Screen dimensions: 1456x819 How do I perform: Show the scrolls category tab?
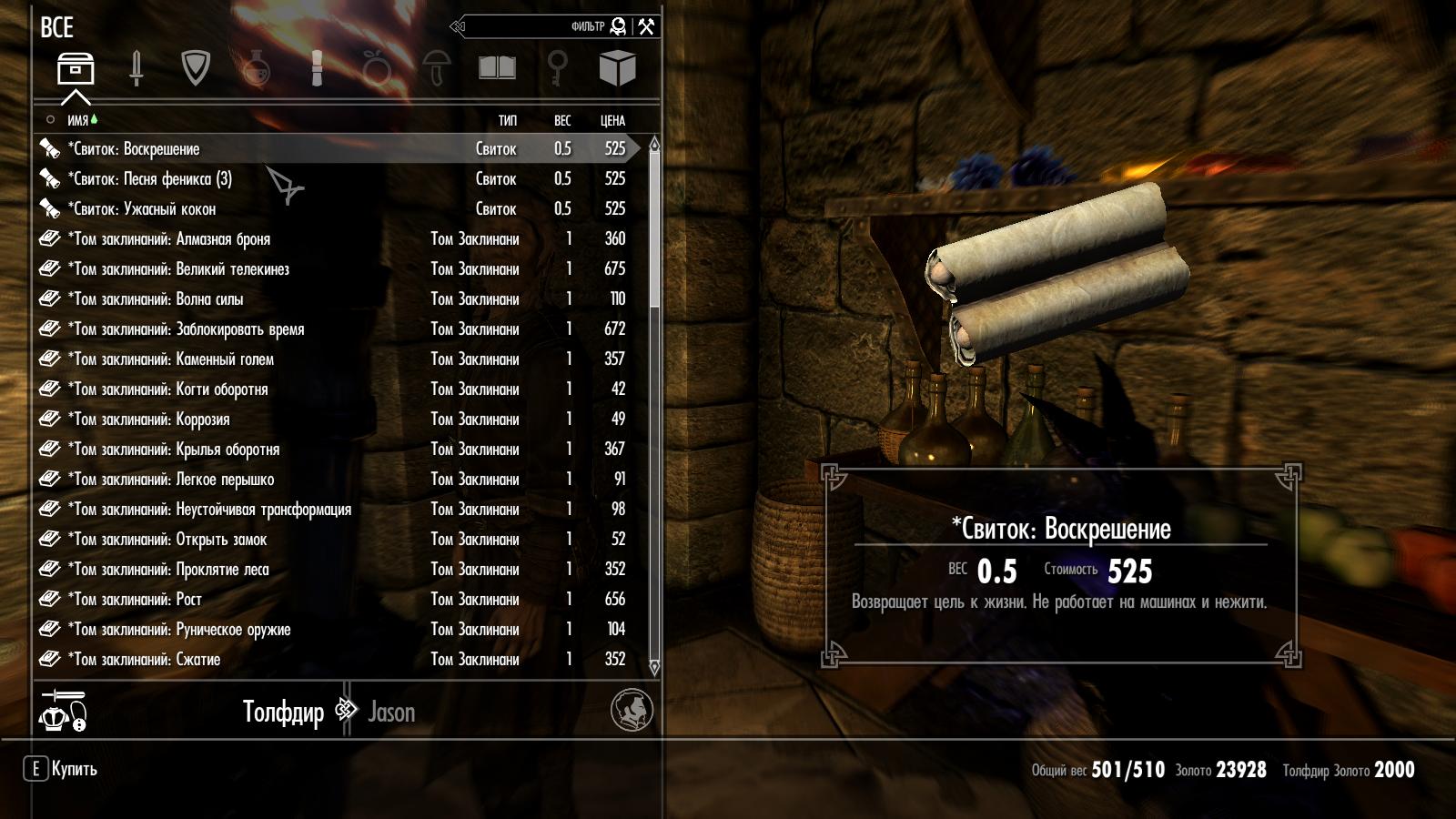317,68
